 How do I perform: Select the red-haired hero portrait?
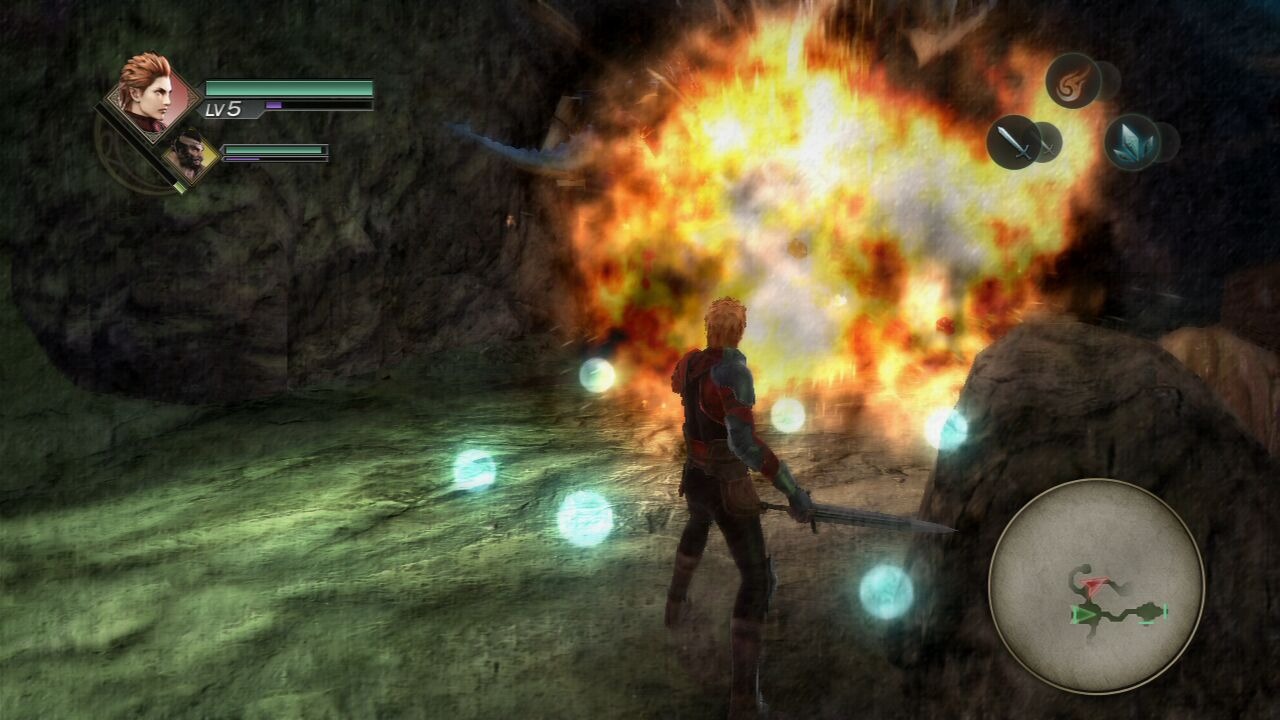(x=148, y=93)
